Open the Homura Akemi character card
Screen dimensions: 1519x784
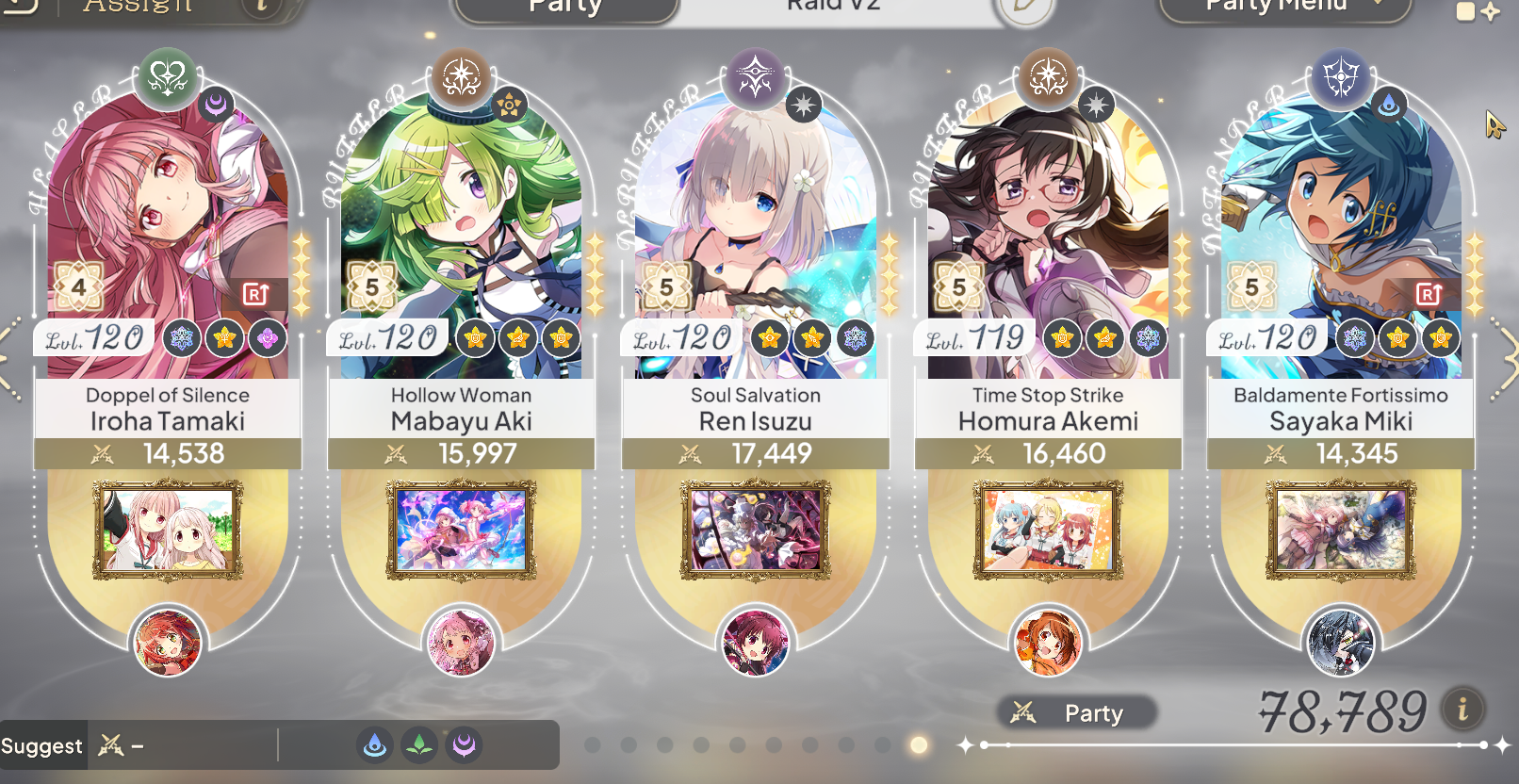coord(1048,236)
